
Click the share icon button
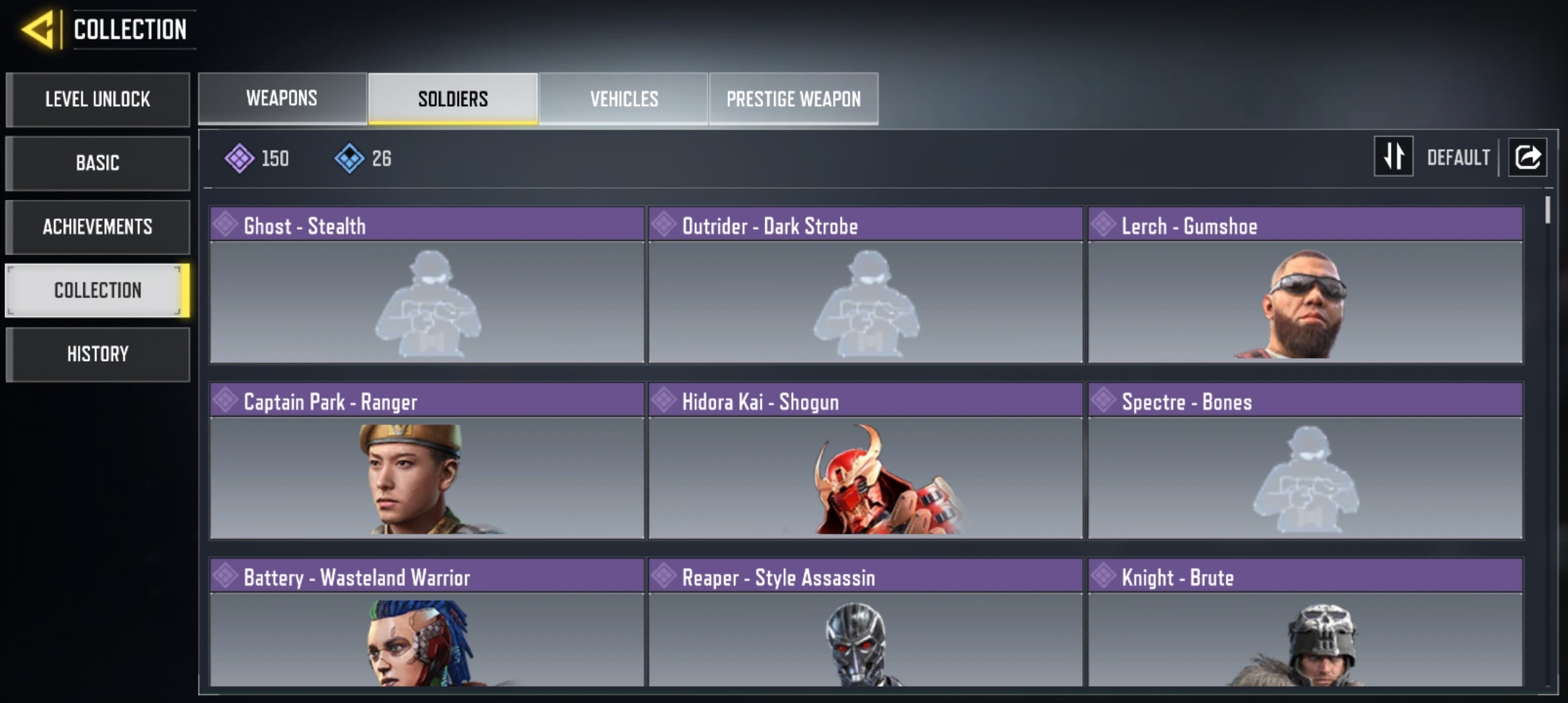tap(1528, 157)
